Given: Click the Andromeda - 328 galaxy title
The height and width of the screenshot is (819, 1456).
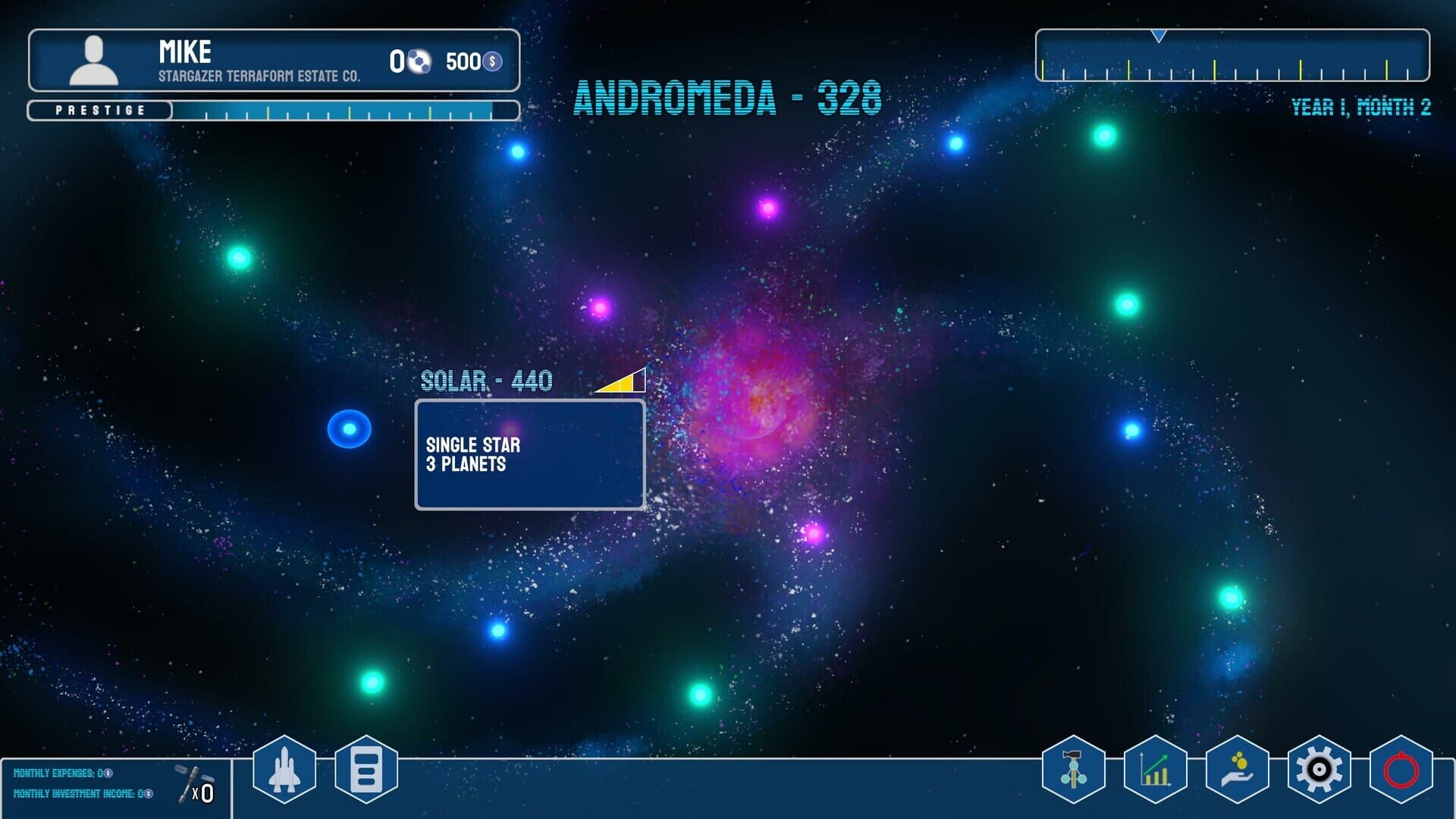Looking at the screenshot, I should pyautogui.click(x=726, y=99).
